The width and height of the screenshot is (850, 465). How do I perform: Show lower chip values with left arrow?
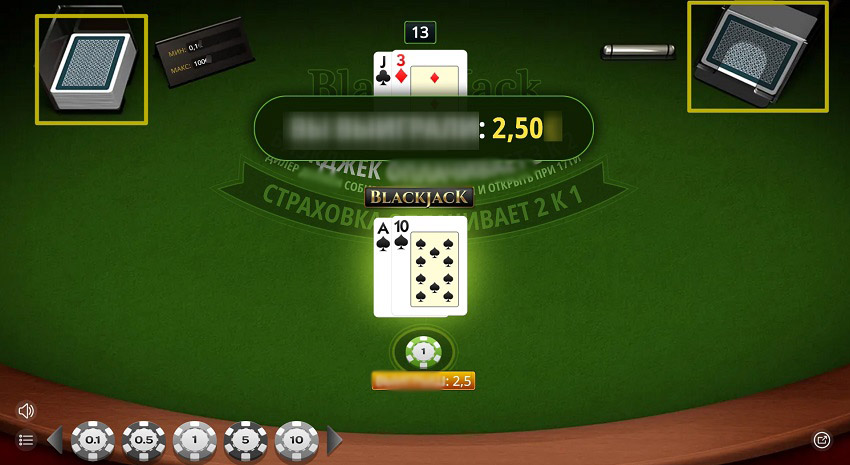[57, 440]
